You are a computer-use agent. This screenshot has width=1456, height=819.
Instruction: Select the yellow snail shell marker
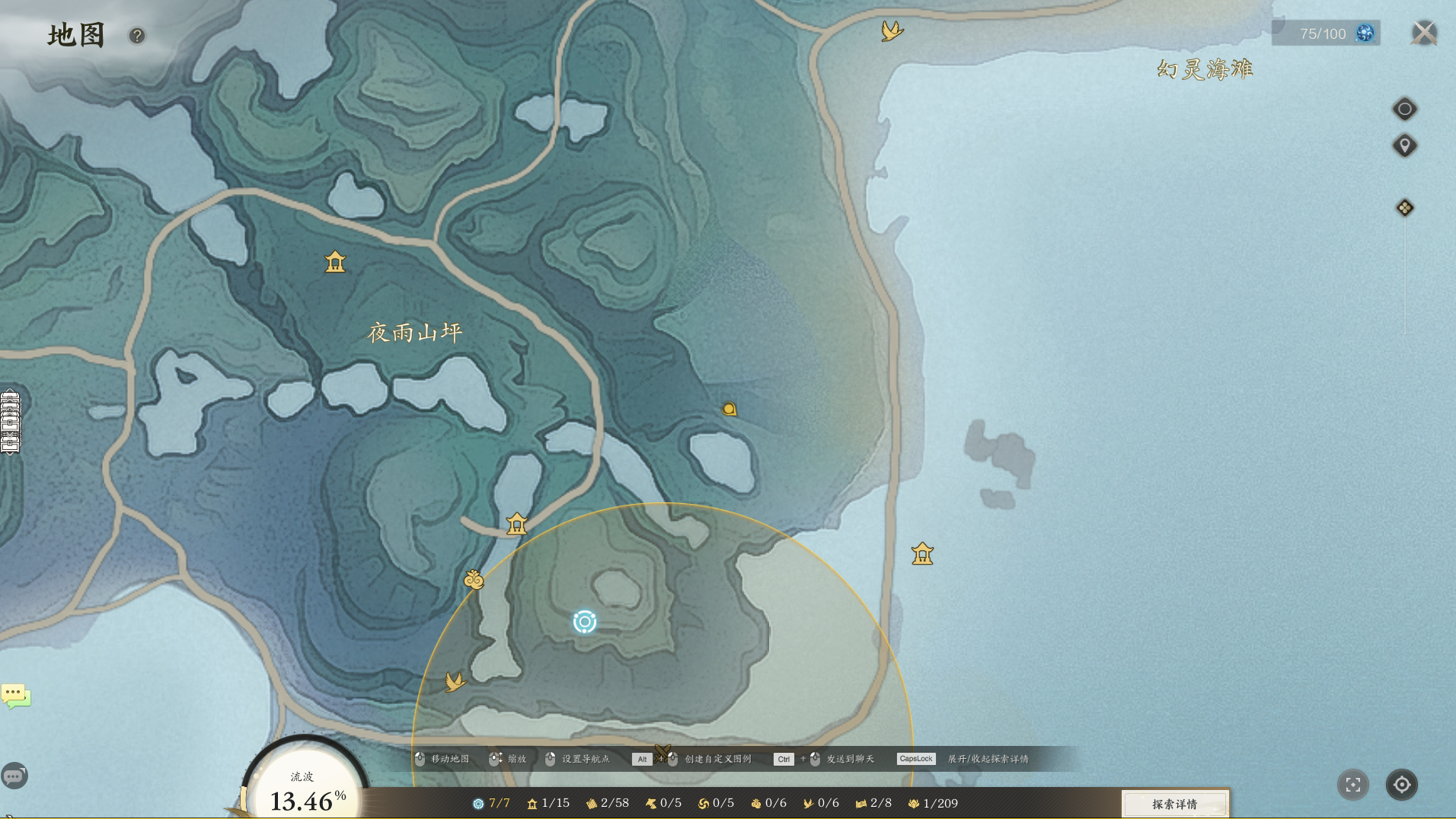pos(730,409)
